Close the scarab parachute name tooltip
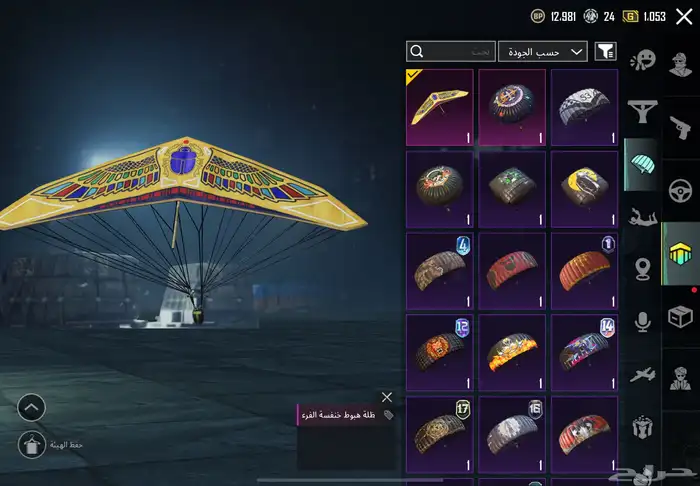This screenshot has width=700, height=486. point(387,397)
